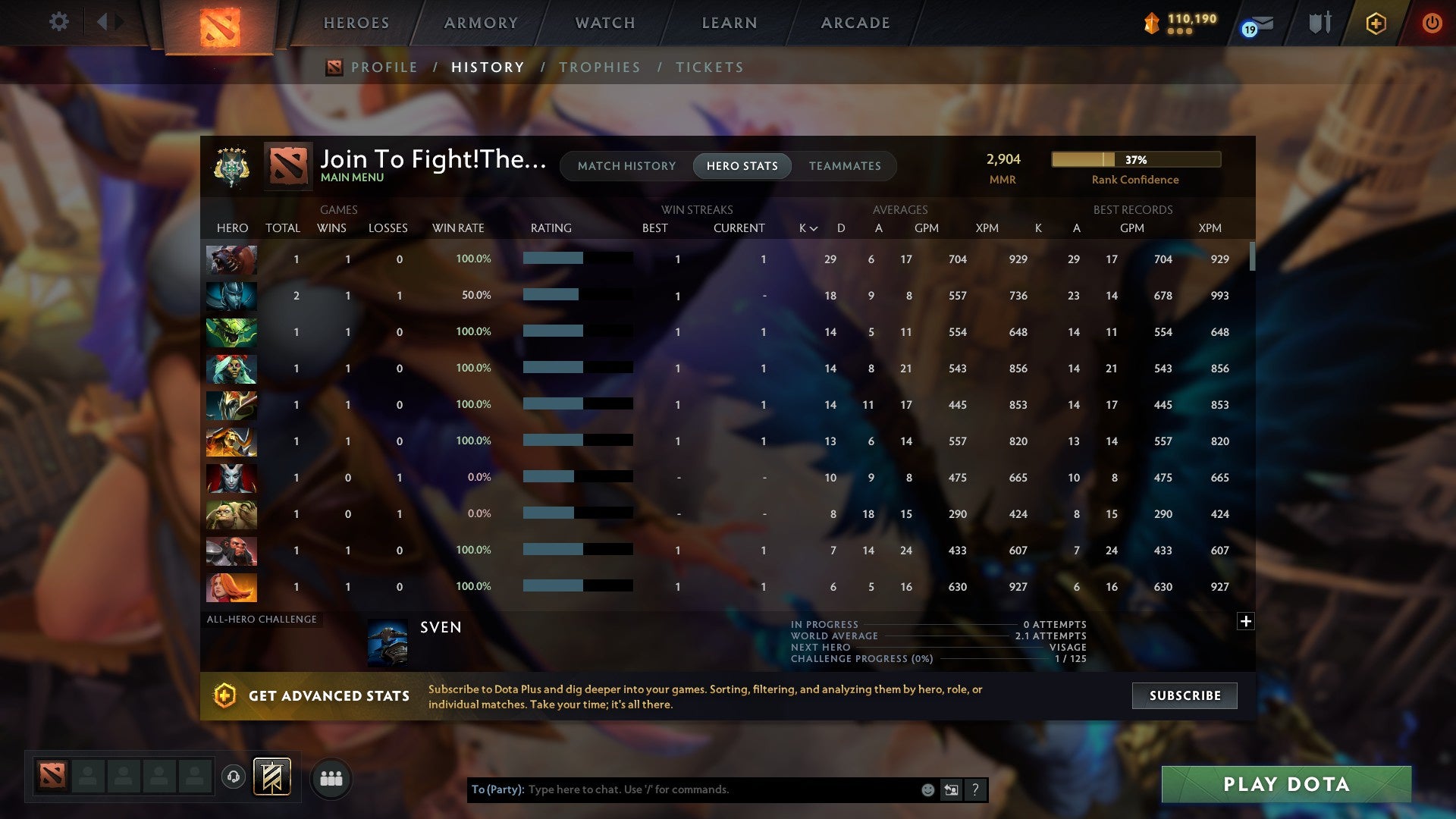1456x819 pixels.
Task: Click the SUBSCRIBE button
Action: point(1184,695)
